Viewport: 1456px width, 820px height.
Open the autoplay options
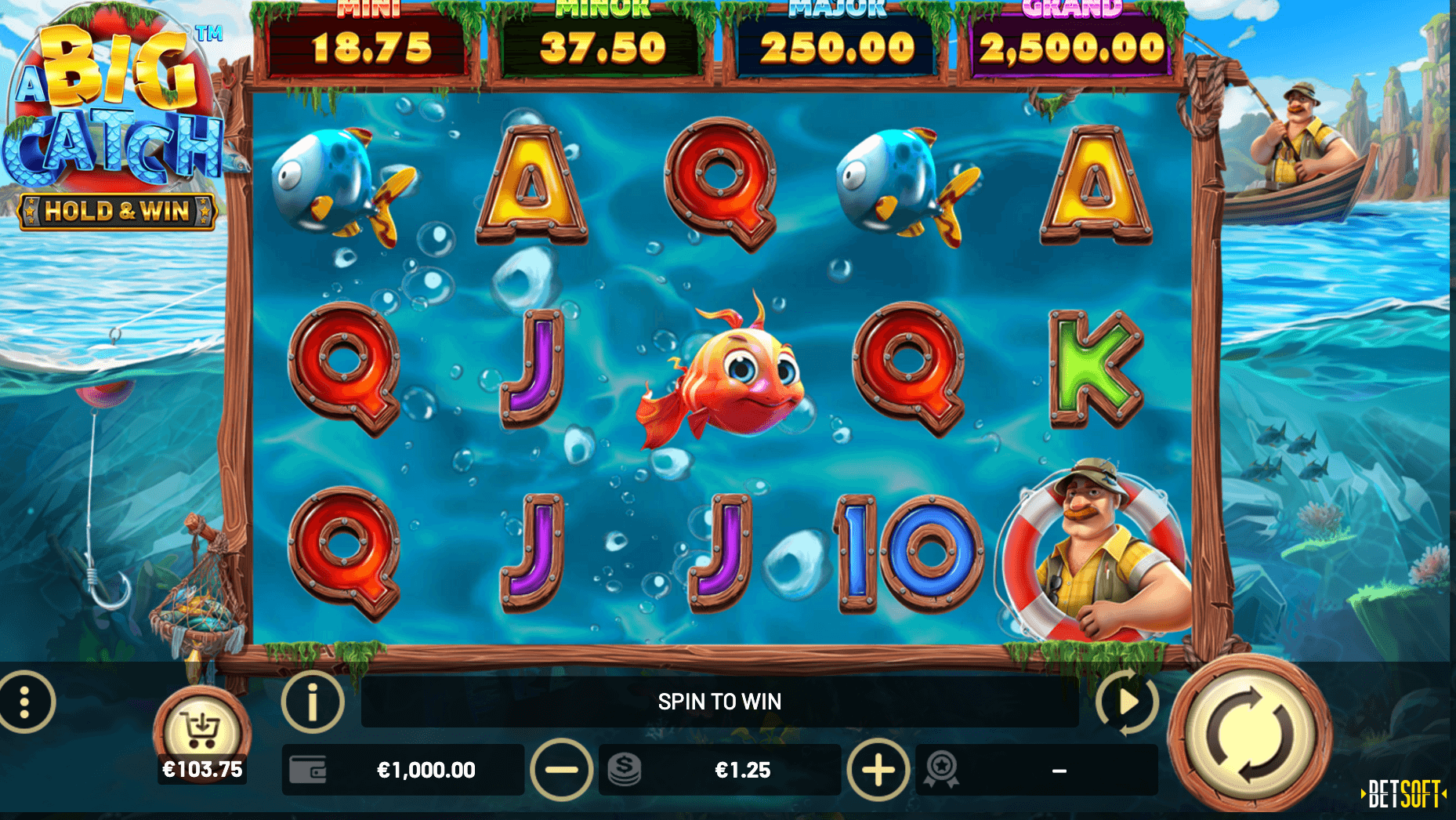1127,702
